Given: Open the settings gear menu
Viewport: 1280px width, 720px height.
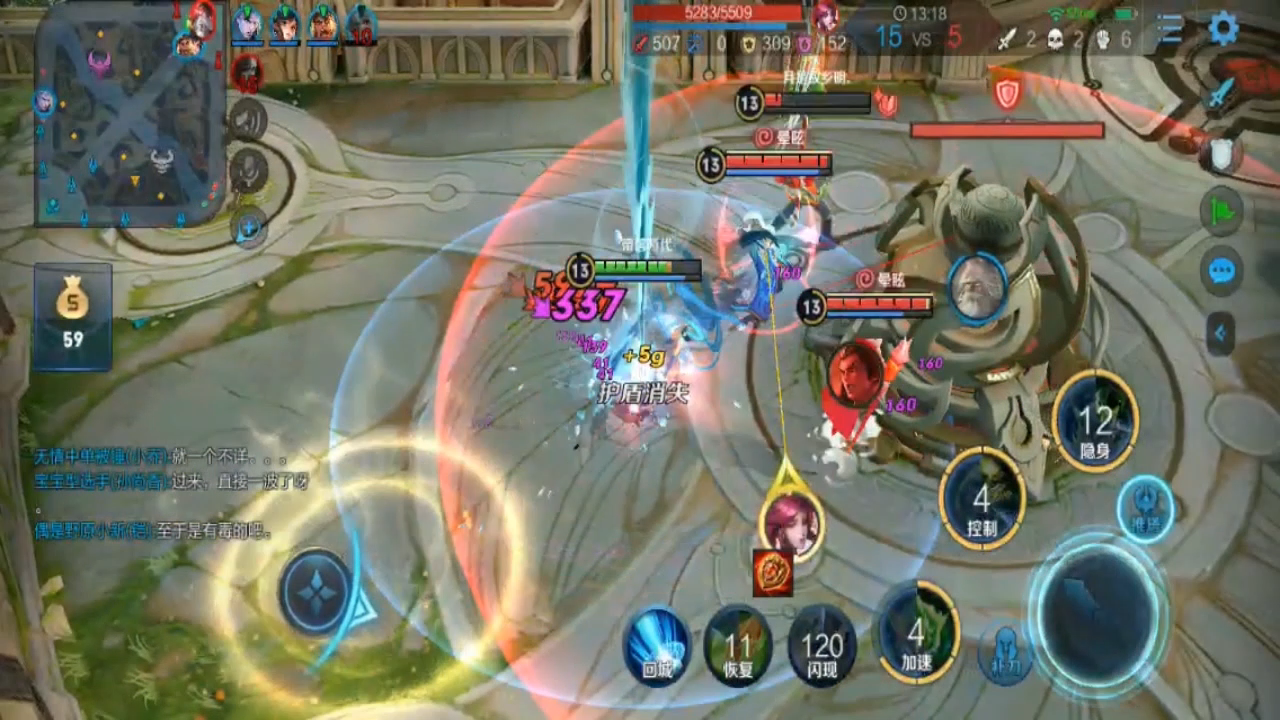Looking at the screenshot, I should (1223, 28).
